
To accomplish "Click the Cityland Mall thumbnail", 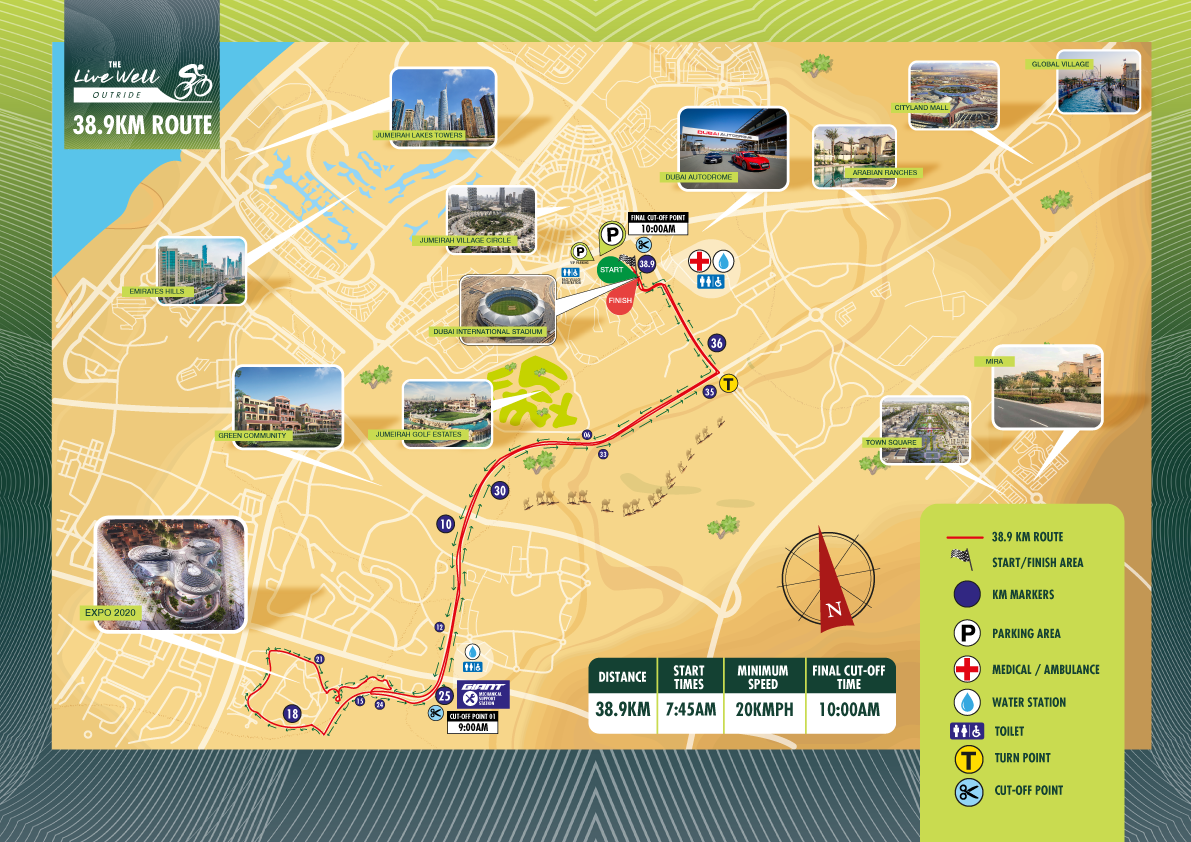I will (x=953, y=94).
